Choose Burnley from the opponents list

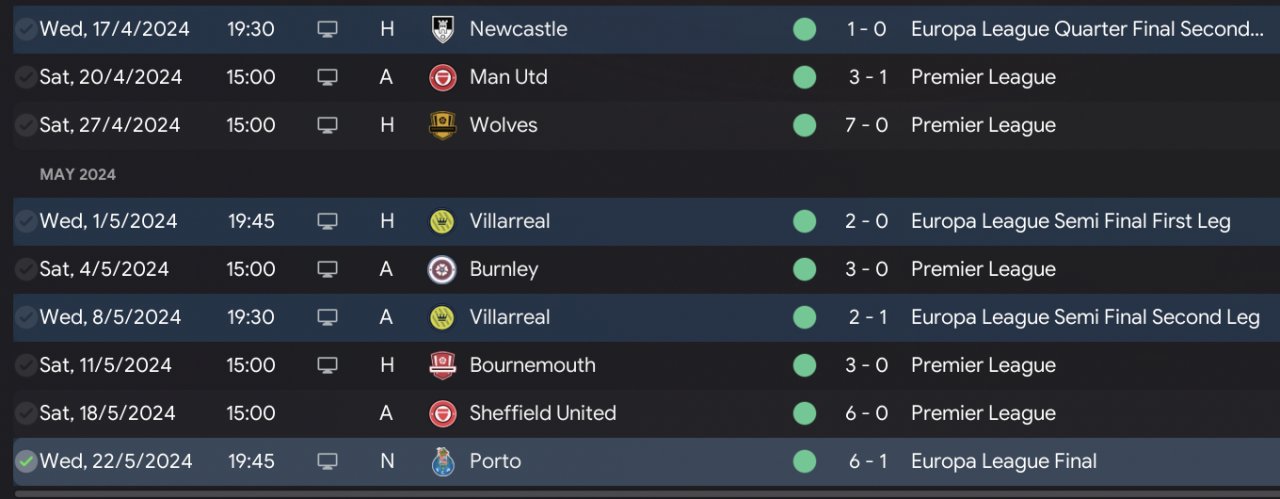tap(503, 269)
